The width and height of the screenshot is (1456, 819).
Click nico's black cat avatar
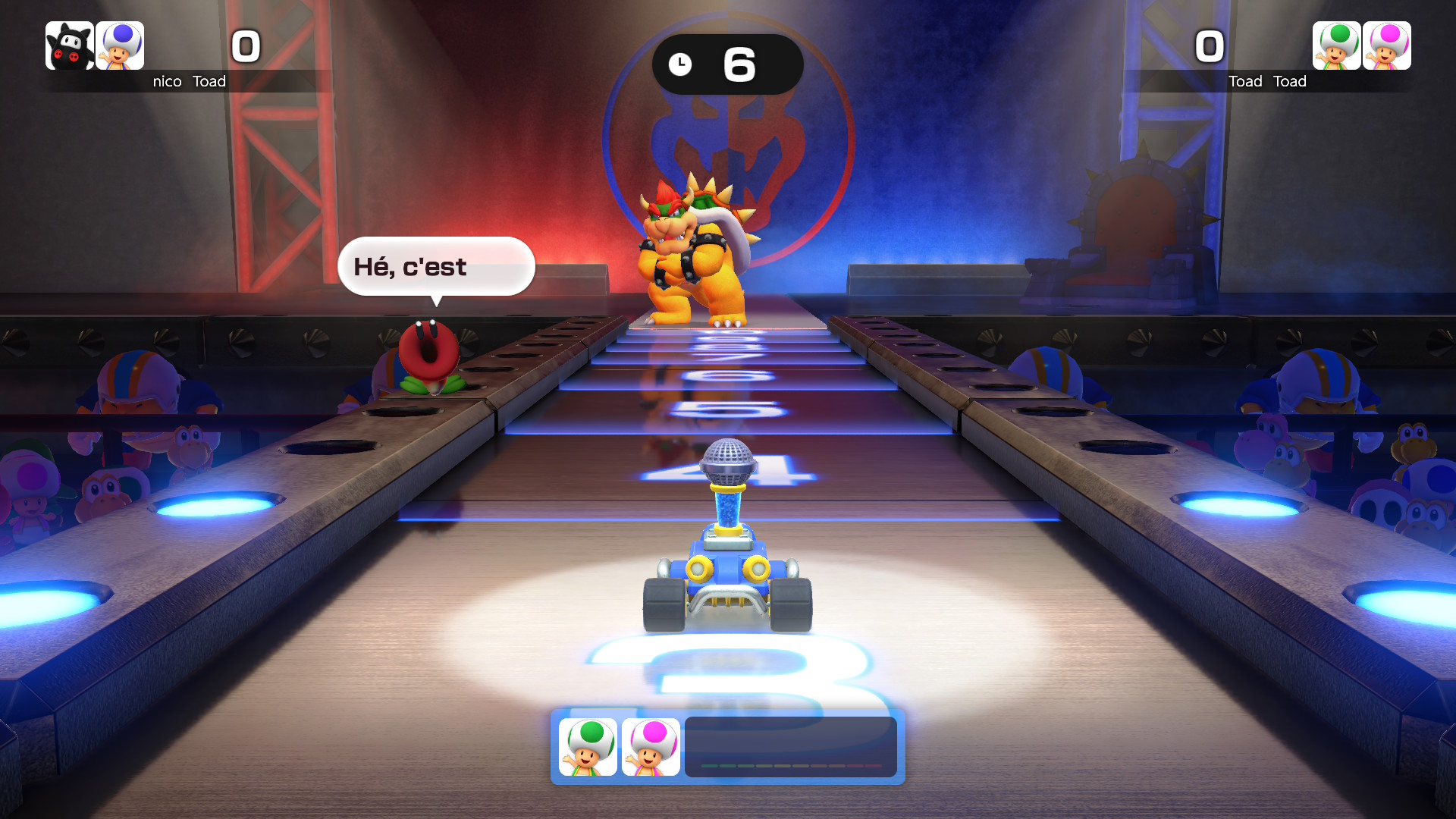pos(70,45)
